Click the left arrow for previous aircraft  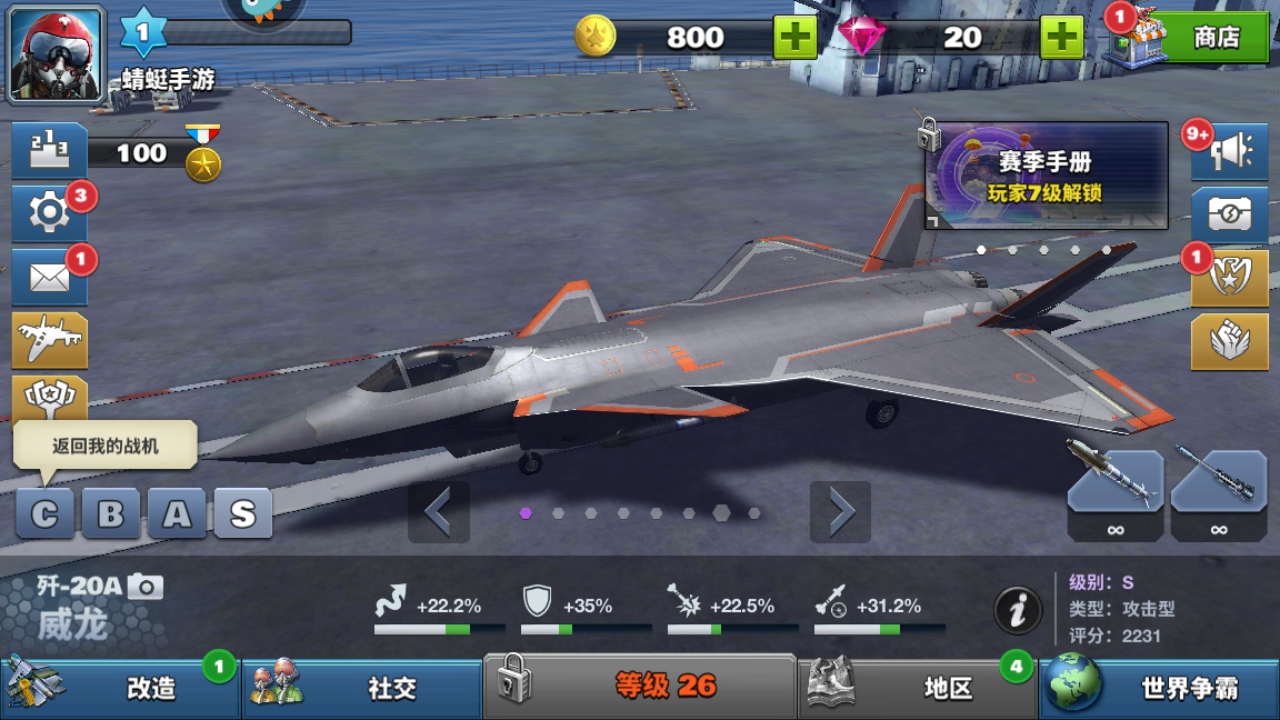[440, 512]
